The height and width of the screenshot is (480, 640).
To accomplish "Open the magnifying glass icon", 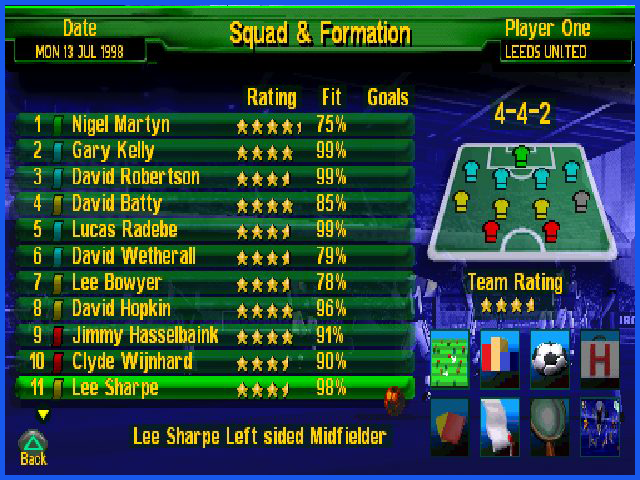I will [x=550, y=425].
